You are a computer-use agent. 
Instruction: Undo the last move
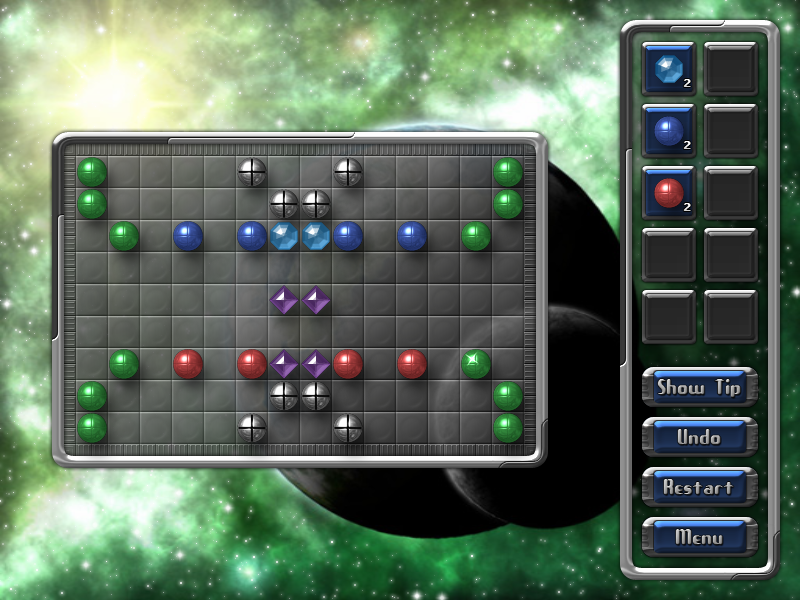(699, 437)
